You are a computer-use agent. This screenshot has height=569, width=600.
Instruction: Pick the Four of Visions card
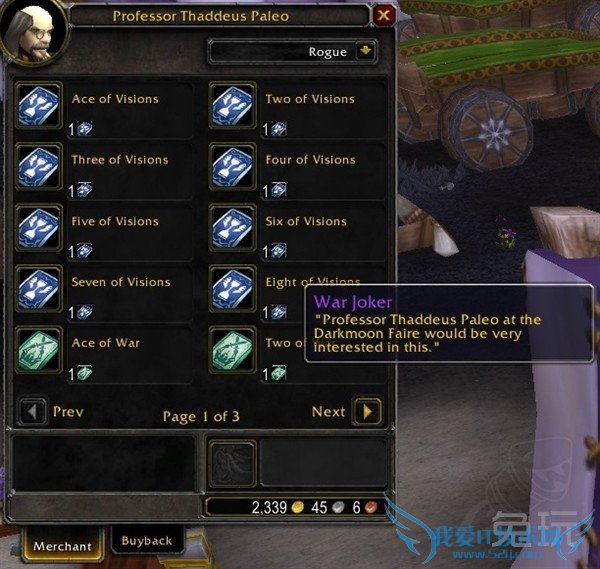coord(233,166)
